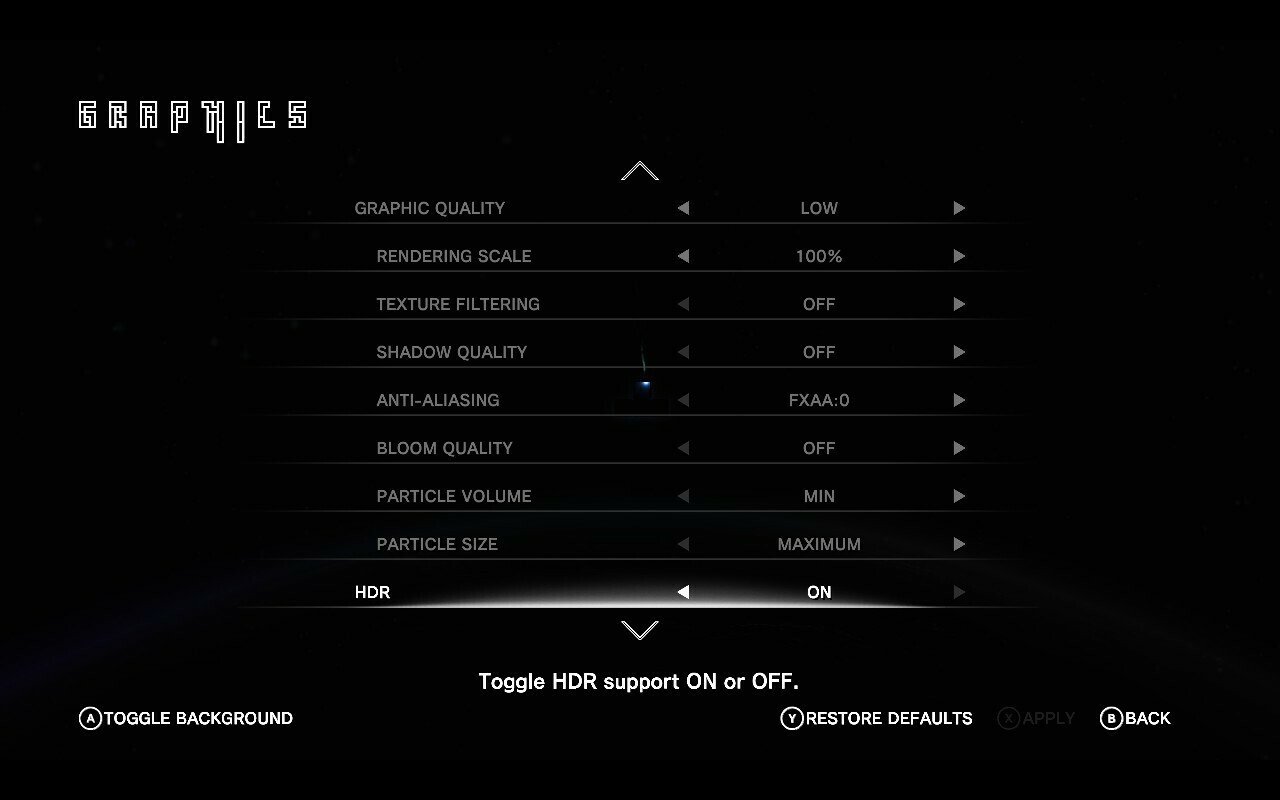
Task: Click the right arrow beside BLOOM QUALITY
Action: [959, 448]
